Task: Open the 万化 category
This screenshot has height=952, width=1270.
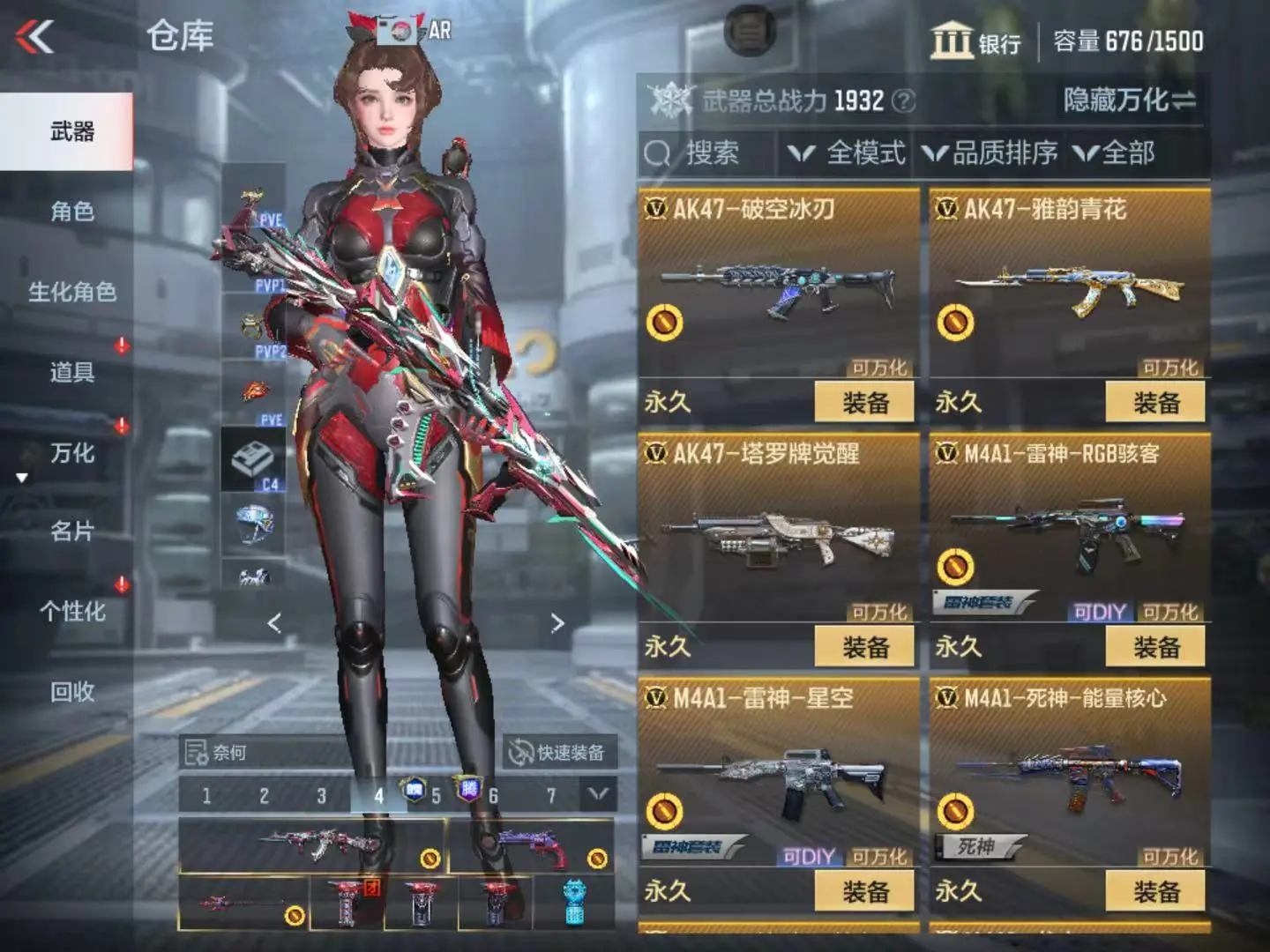Action: 72,453
